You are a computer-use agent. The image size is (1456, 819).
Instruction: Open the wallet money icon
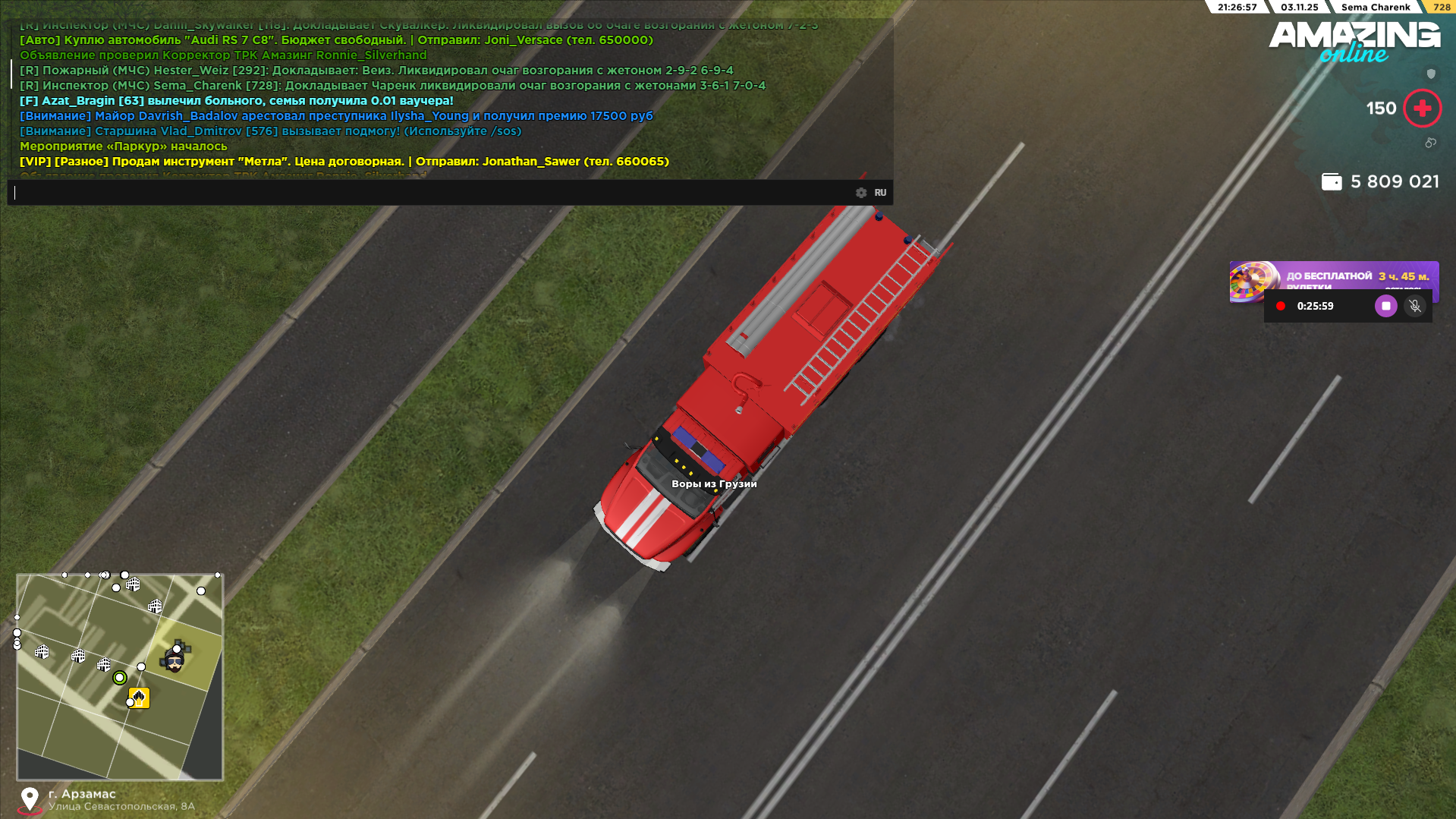pyautogui.click(x=1332, y=182)
